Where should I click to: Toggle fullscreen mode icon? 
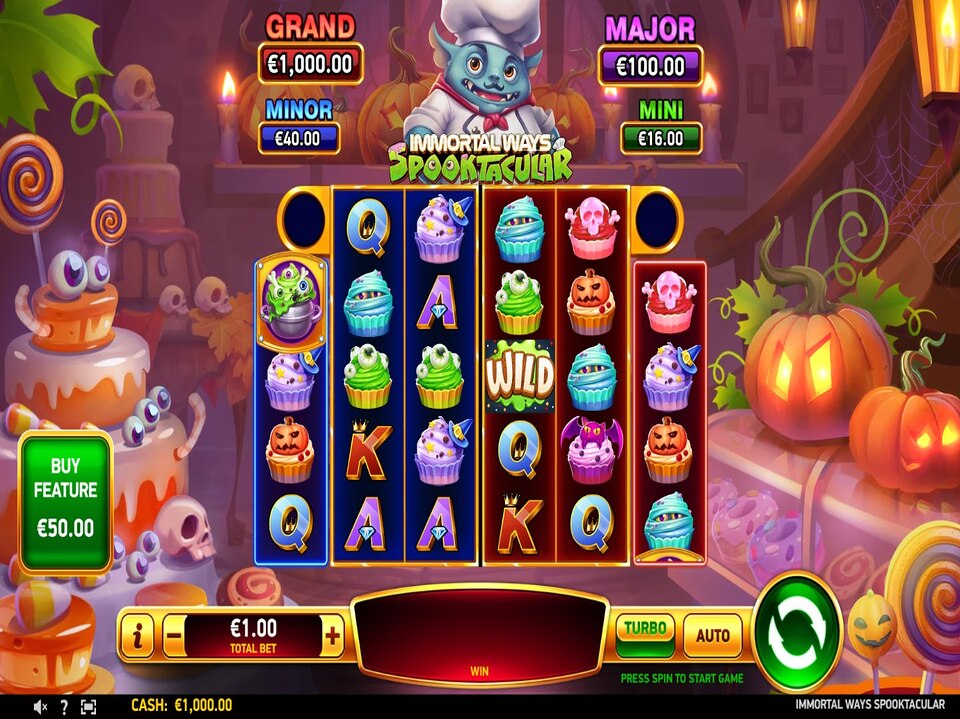tap(88, 707)
